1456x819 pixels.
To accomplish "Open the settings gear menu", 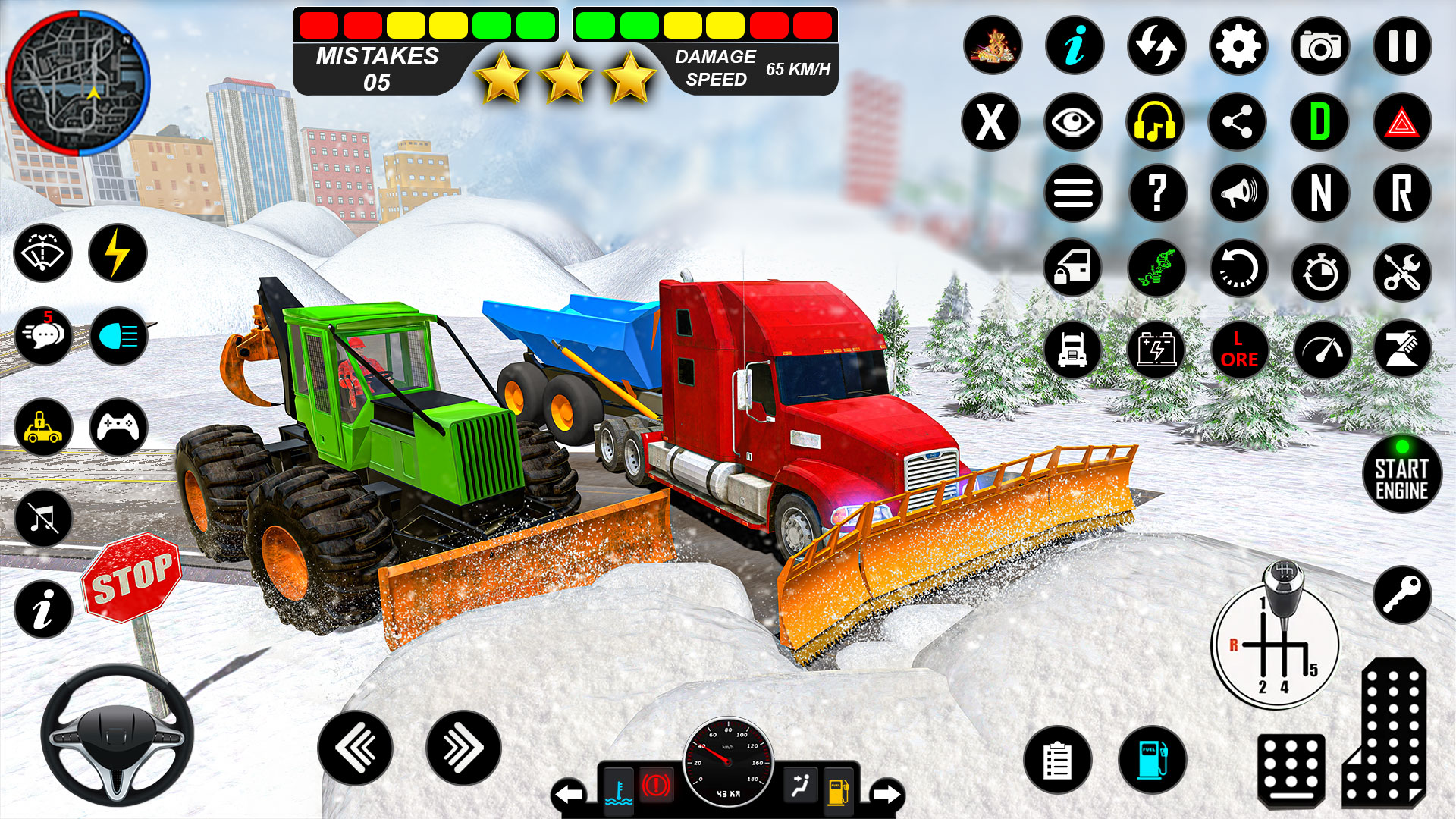I will pyautogui.click(x=1238, y=45).
